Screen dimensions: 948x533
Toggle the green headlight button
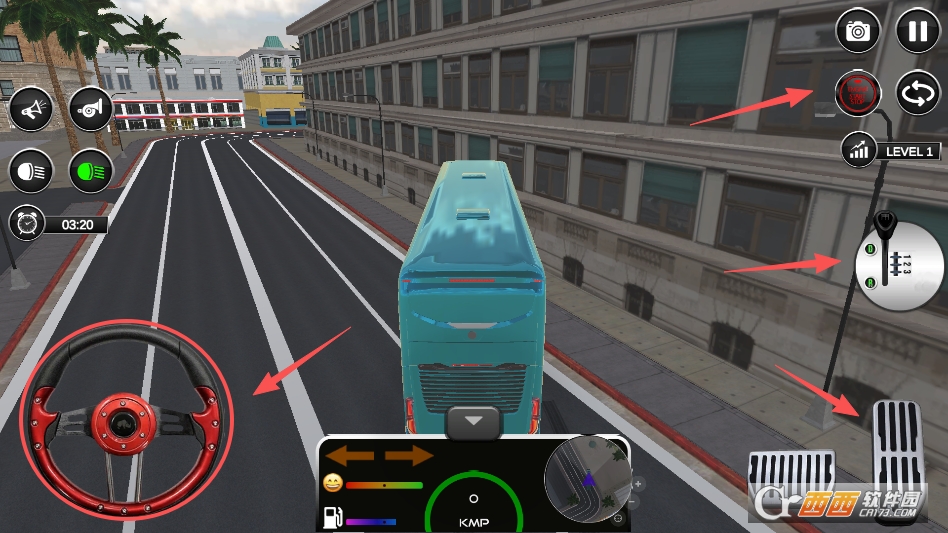pos(91,171)
